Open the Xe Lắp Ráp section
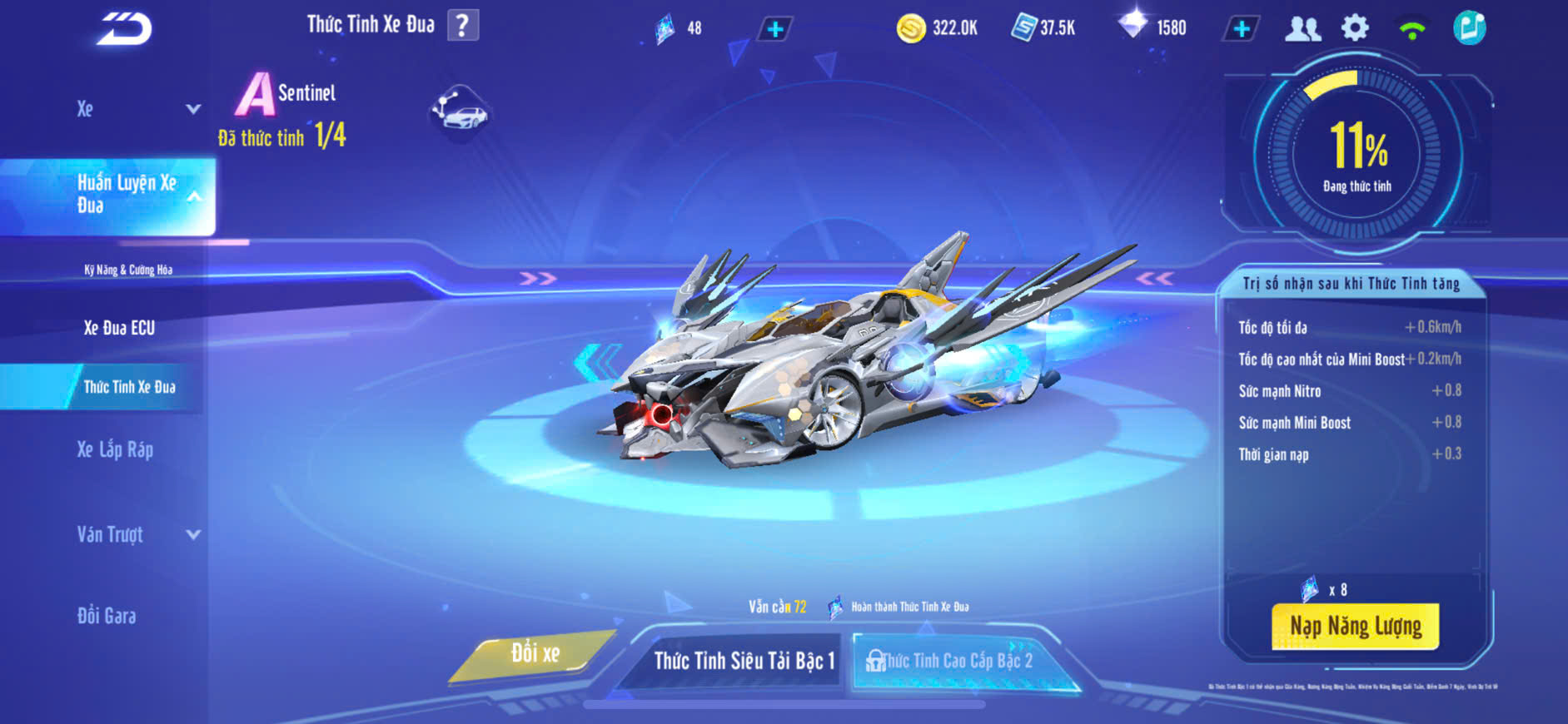1568x724 pixels. pyautogui.click(x=115, y=450)
